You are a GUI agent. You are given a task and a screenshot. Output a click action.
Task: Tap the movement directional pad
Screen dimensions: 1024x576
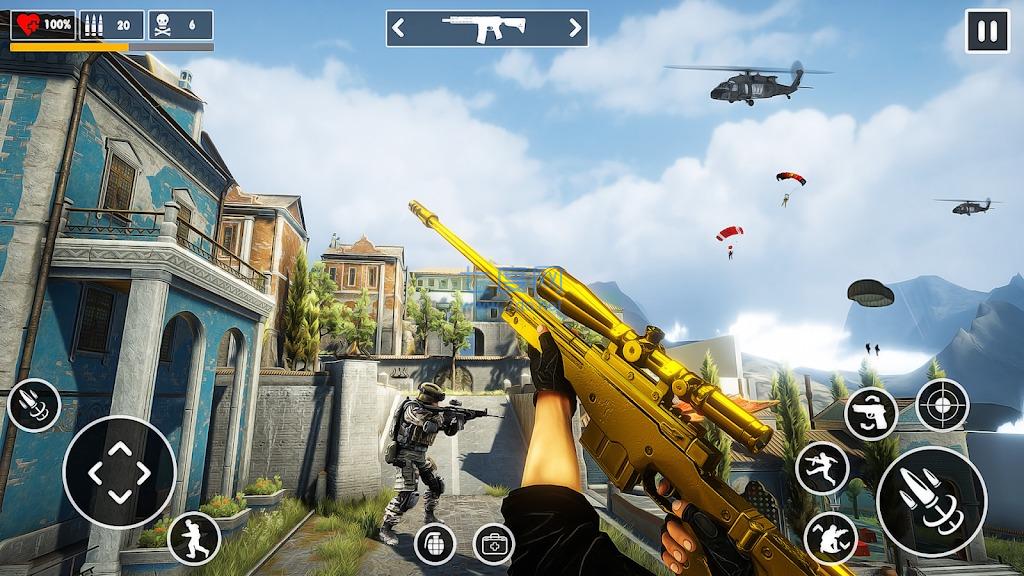119,472
